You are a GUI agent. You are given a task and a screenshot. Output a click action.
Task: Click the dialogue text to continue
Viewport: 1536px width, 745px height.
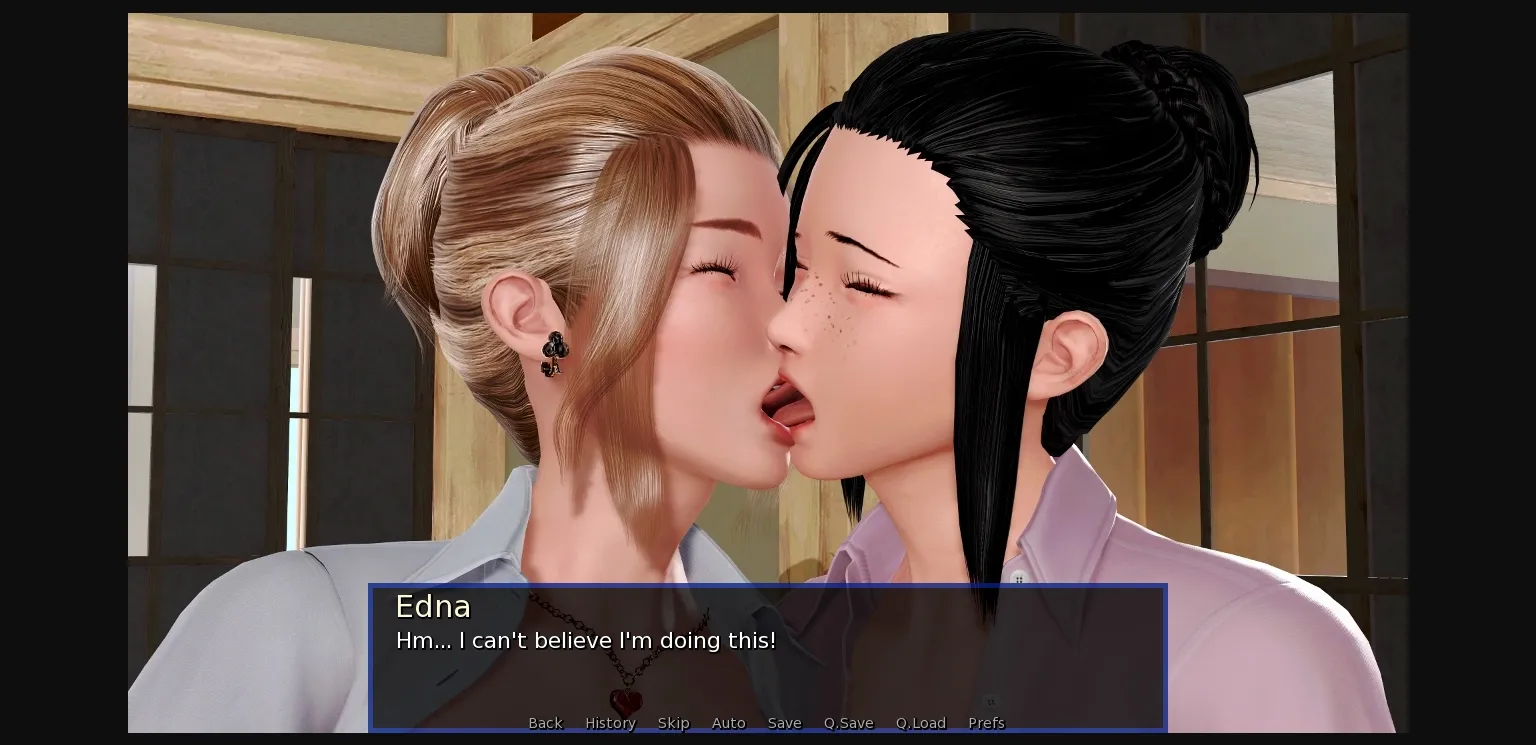point(586,641)
